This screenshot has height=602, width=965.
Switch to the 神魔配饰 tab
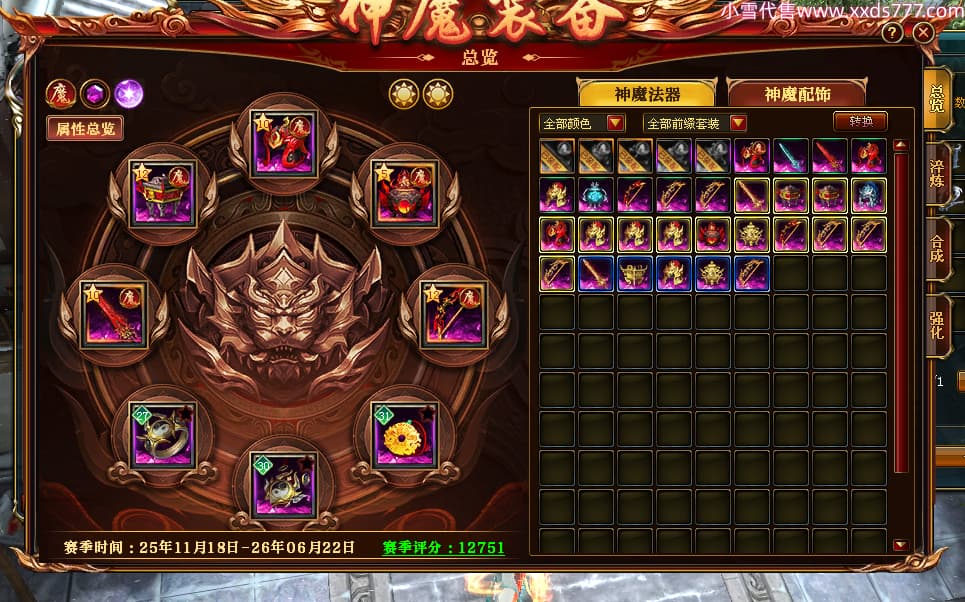[798, 94]
